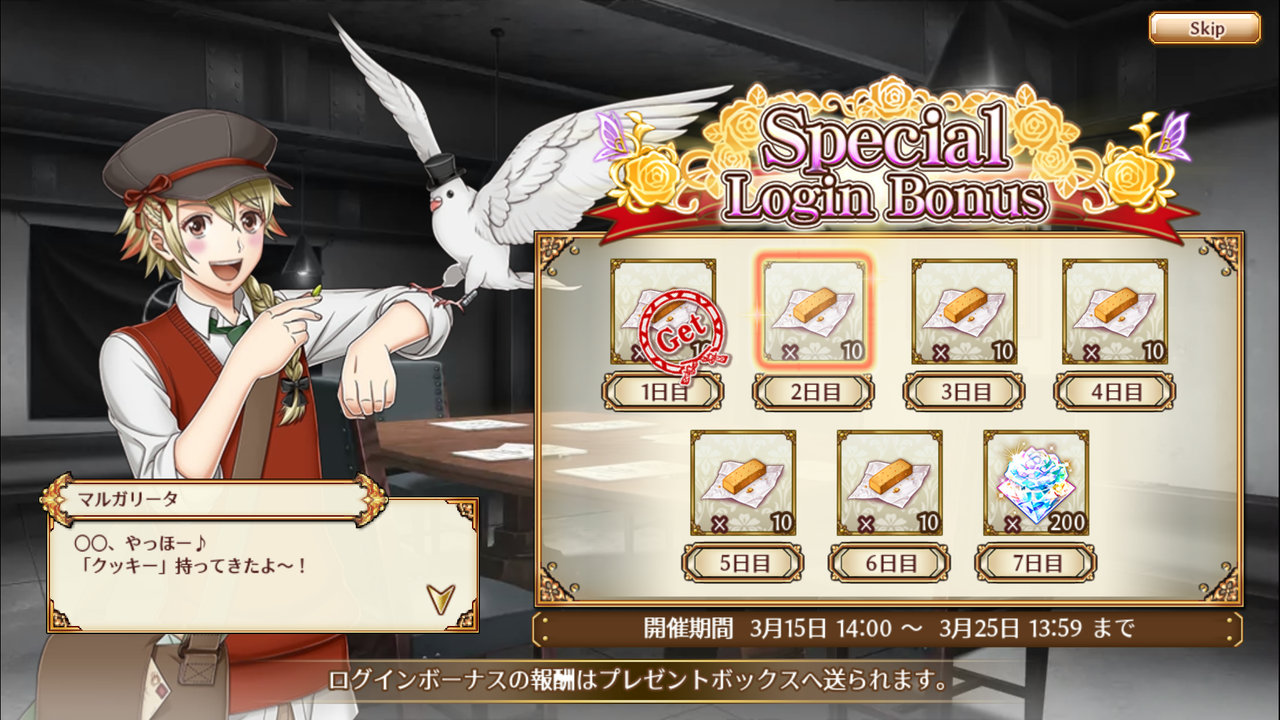Tap the 5日目 cookie reward tile
This screenshot has width=1280, height=720.
point(743,483)
